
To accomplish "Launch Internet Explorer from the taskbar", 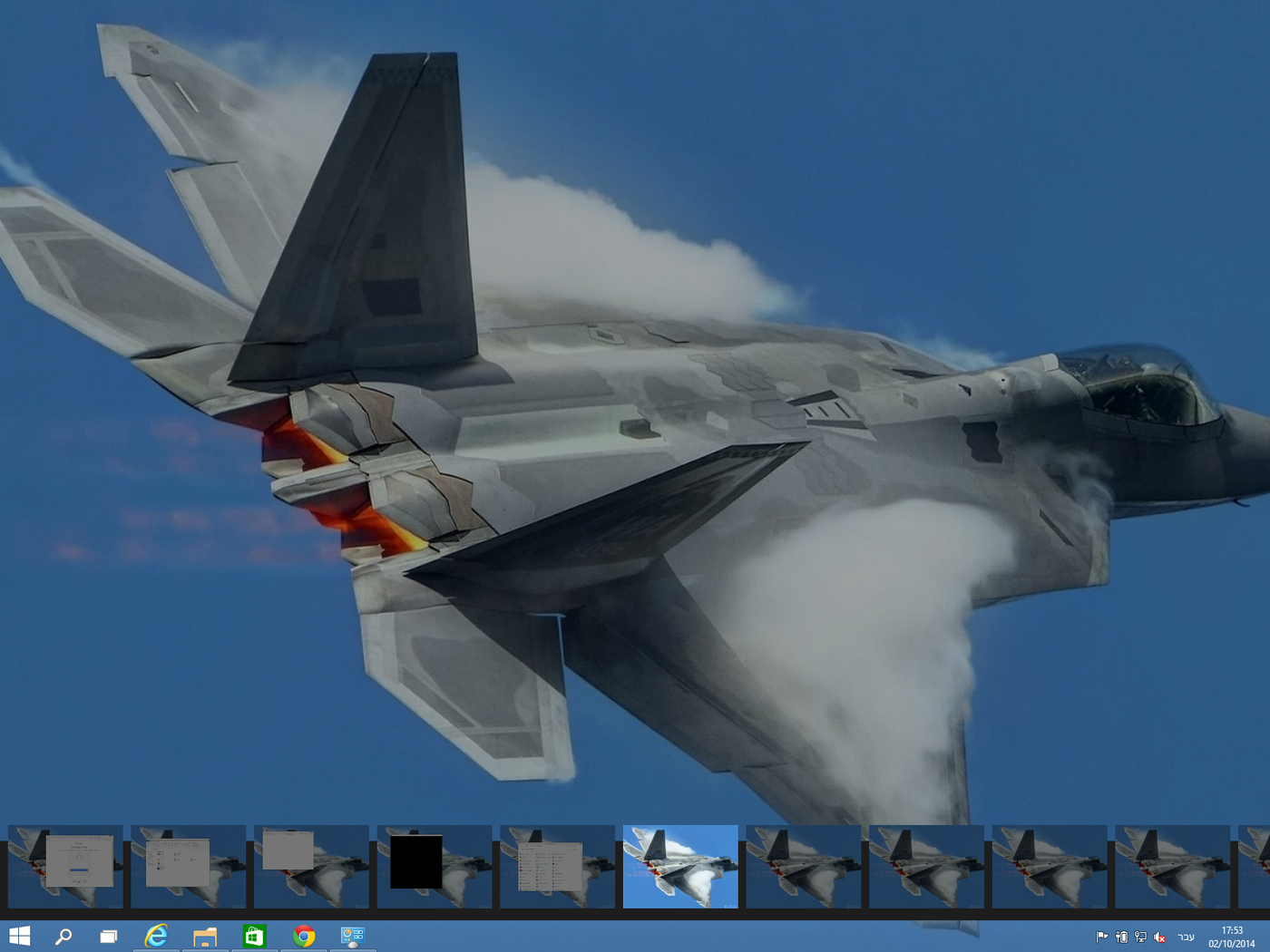I will click(157, 936).
